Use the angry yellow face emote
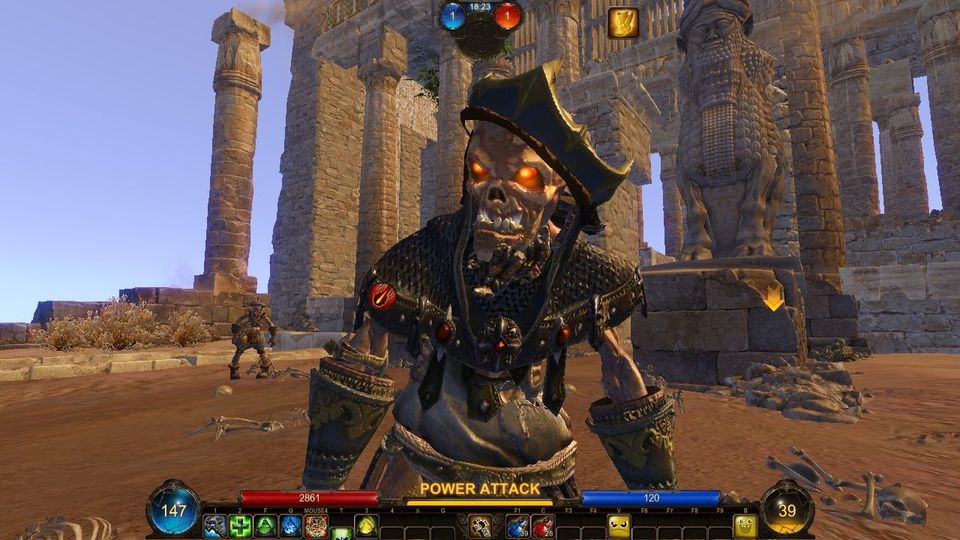Viewport: 960px width, 540px height. pos(620,526)
